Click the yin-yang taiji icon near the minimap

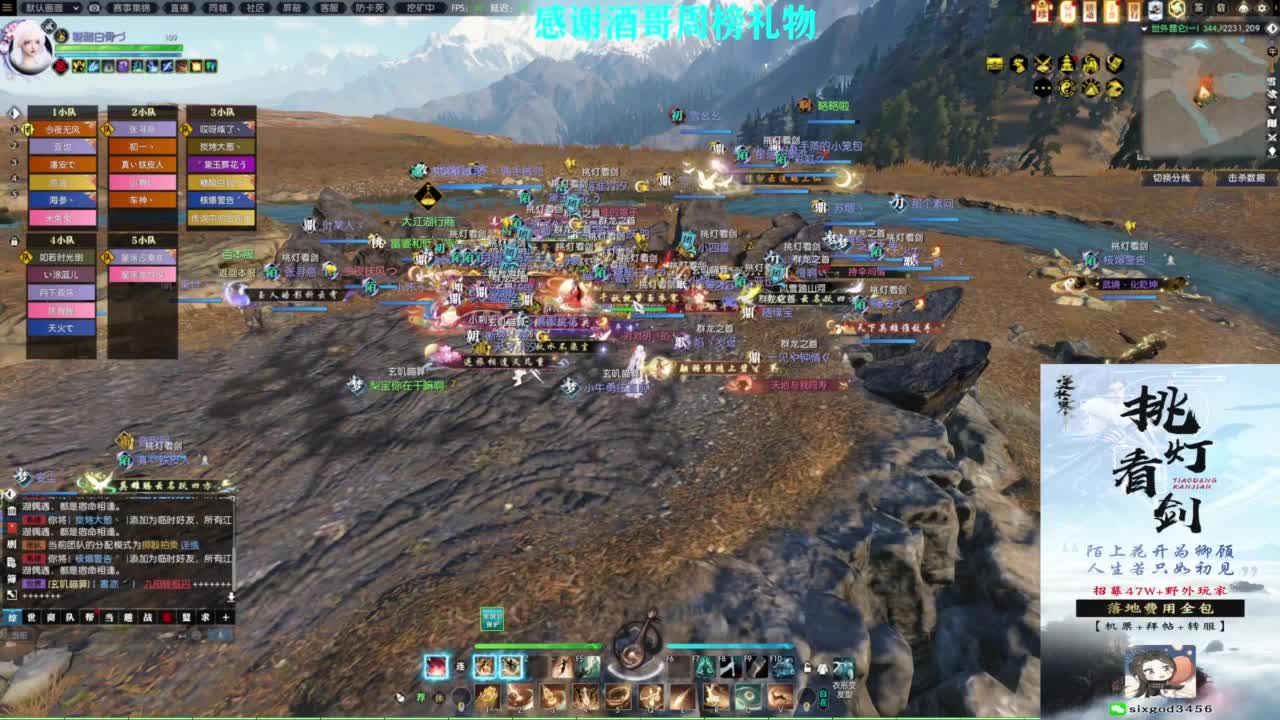[1067, 89]
